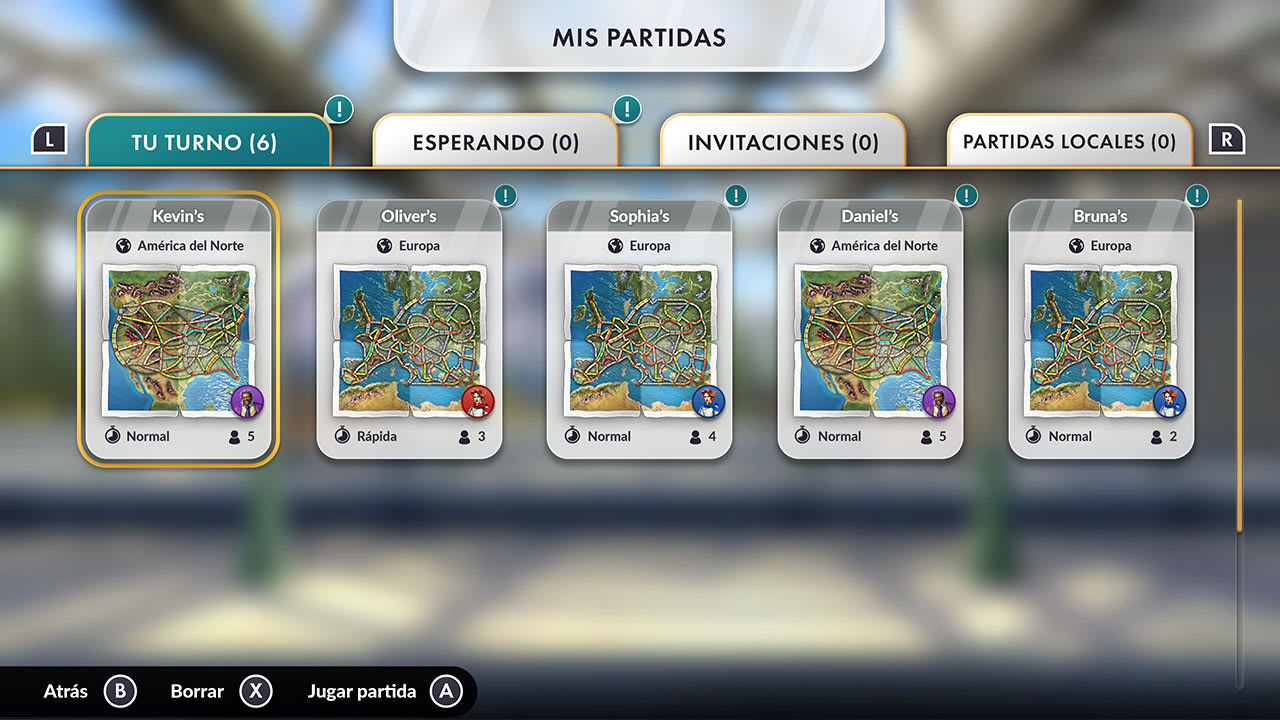Select the blue avatar on Sophia's card
Image resolution: width=1280 pixels, height=720 pixels.
click(x=708, y=402)
